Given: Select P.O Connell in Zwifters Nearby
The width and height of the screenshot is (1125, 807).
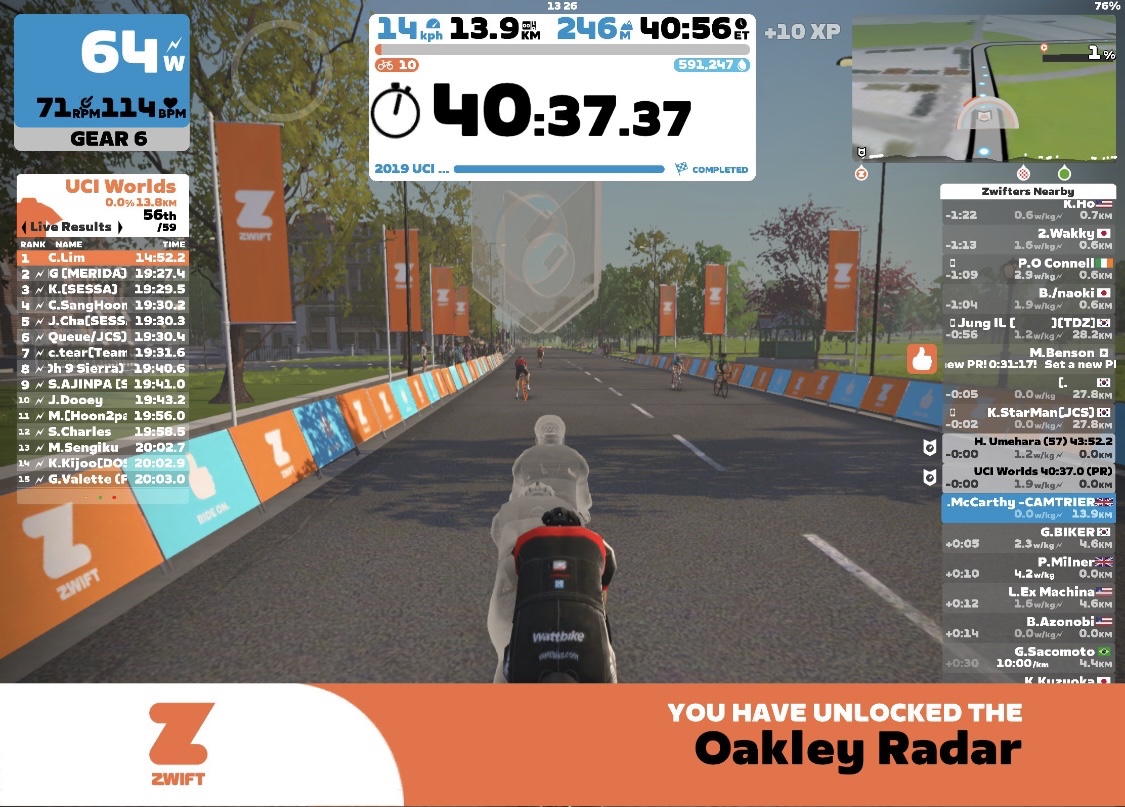Looking at the screenshot, I should [1028, 269].
